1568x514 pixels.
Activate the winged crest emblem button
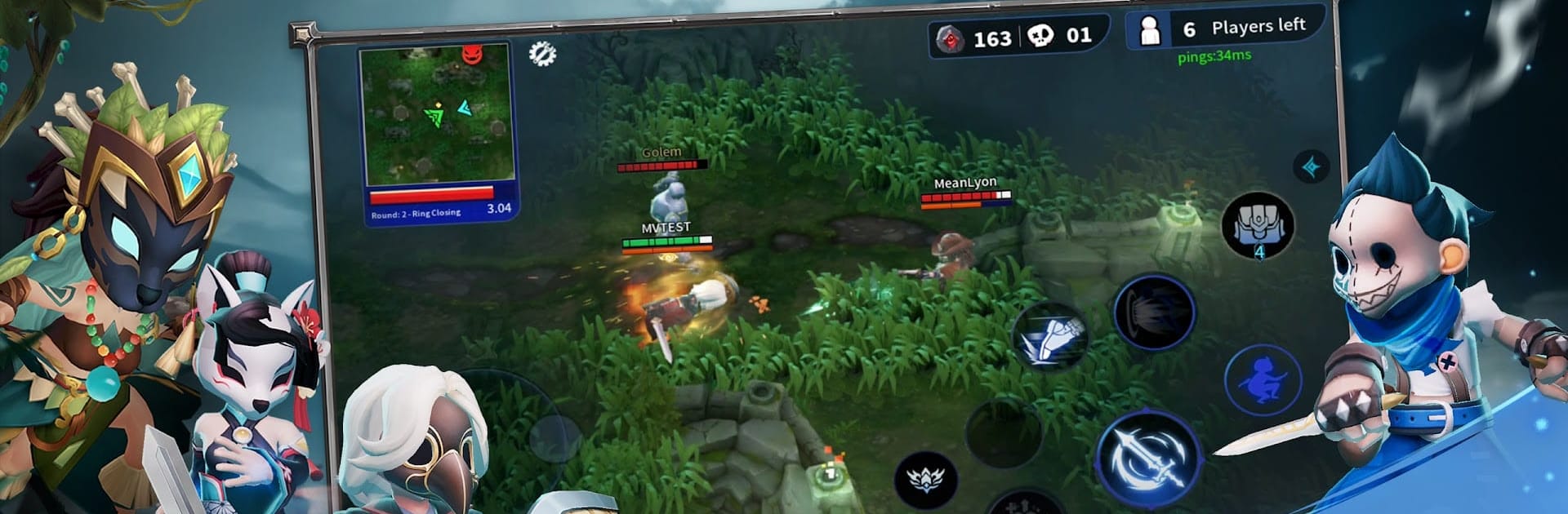click(x=925, y=476)
